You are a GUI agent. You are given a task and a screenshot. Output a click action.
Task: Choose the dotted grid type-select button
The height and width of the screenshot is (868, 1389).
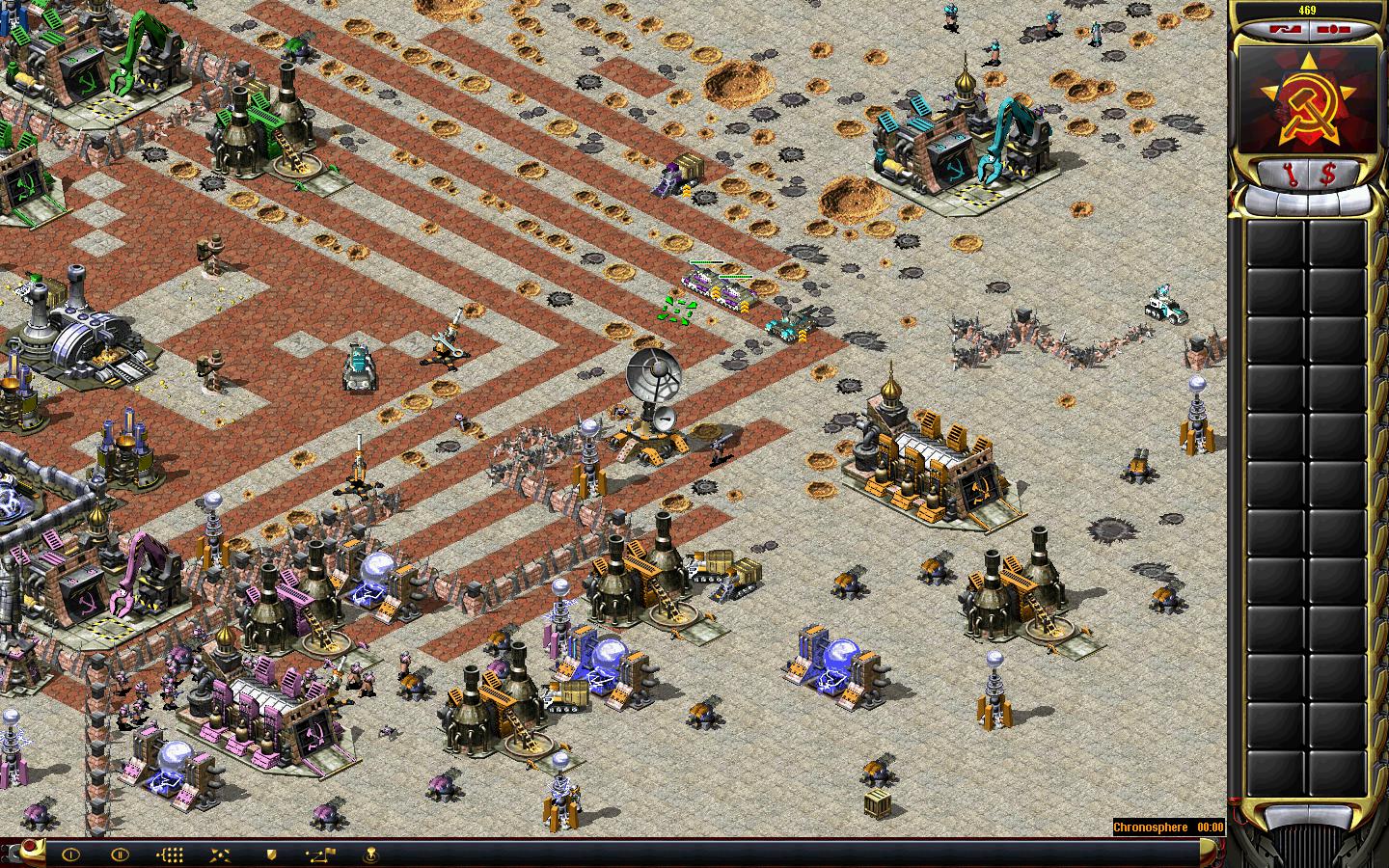(x=170, y=854)
